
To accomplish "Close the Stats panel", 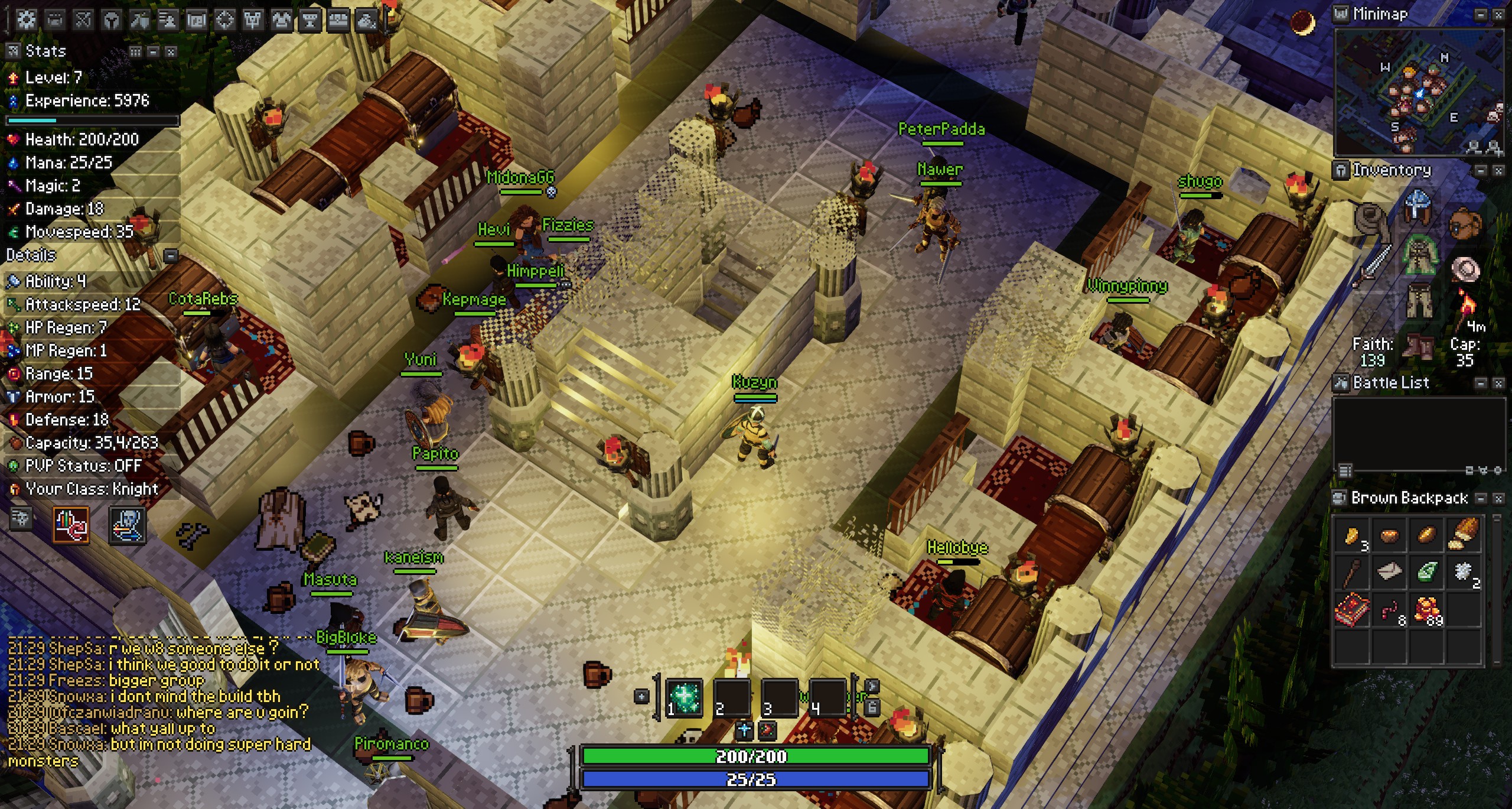I will click(171, 52).
